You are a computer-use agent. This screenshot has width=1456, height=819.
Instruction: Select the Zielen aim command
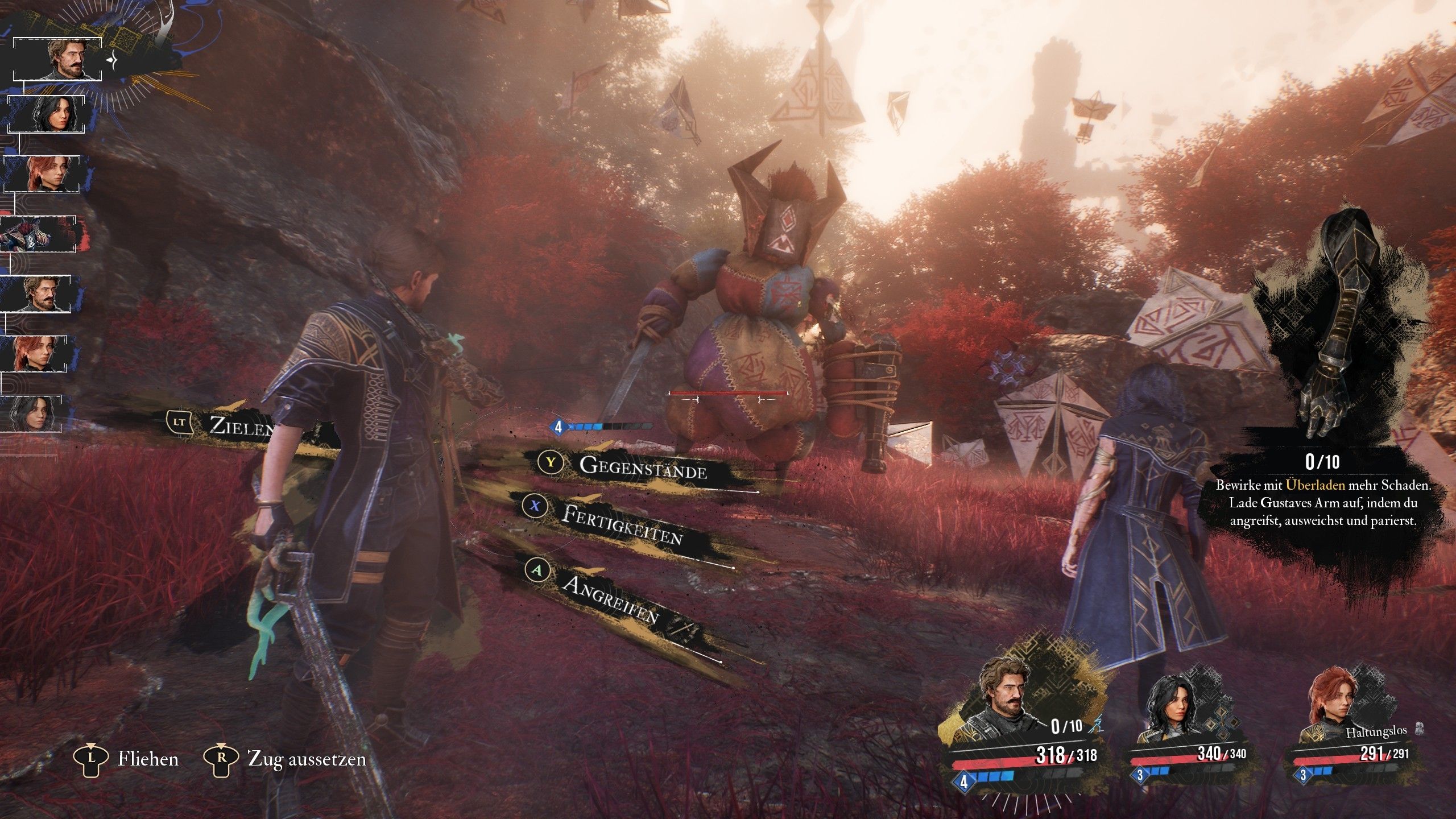point(240,425)
